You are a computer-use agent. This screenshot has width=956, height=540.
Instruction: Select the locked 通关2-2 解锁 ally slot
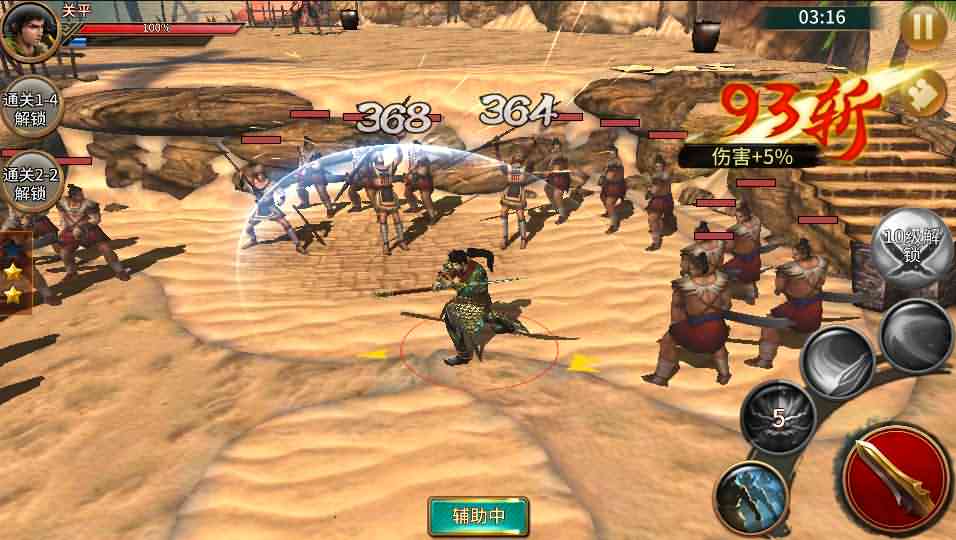(x=30, y=183)
